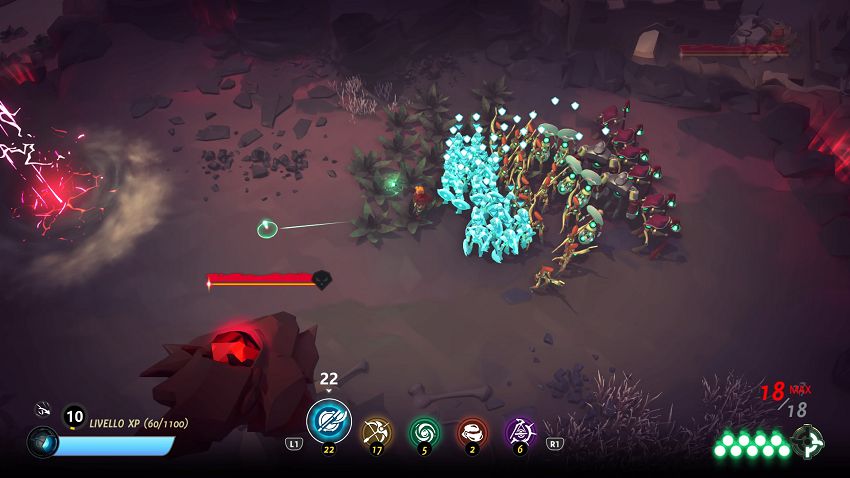850x478 pixels.
Task: Click the small dash icon above the portrait
Action: pyautogui.click(x=43, y=408)
